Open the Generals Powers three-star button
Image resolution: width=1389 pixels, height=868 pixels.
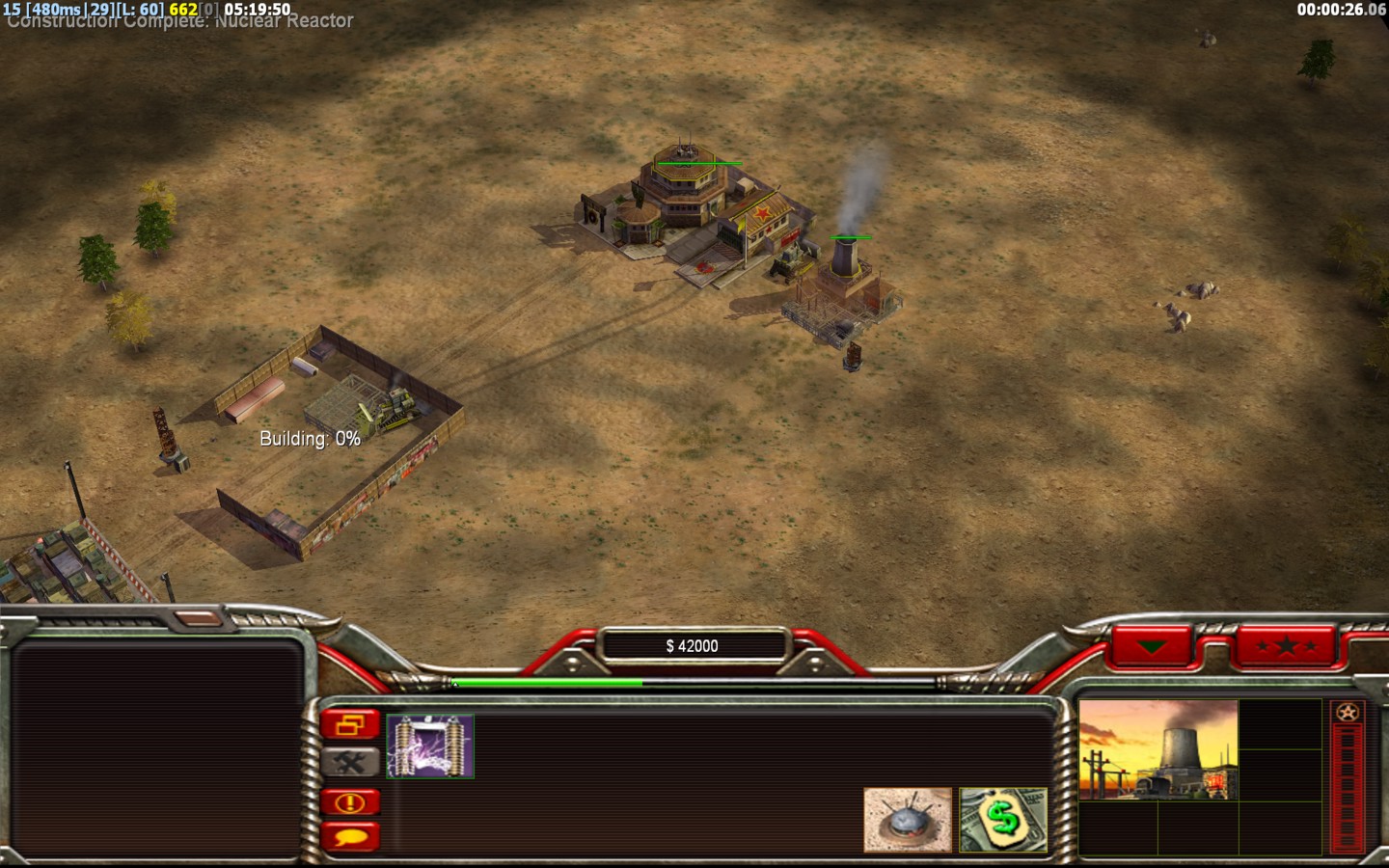pyautogui.click(x=1286, y=646)
